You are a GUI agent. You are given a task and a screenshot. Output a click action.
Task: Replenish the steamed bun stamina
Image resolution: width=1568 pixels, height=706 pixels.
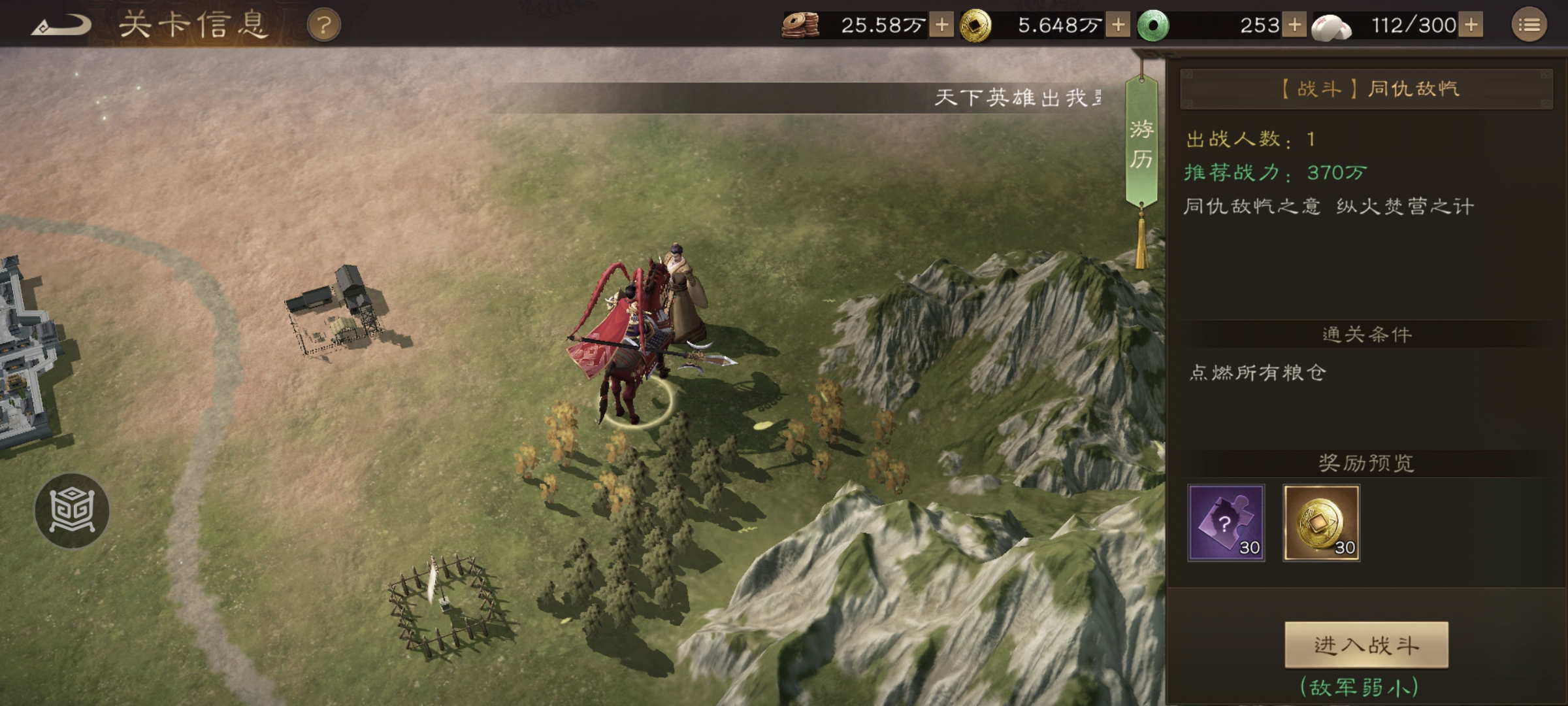pyautogui.click(x=1471, y=25)
